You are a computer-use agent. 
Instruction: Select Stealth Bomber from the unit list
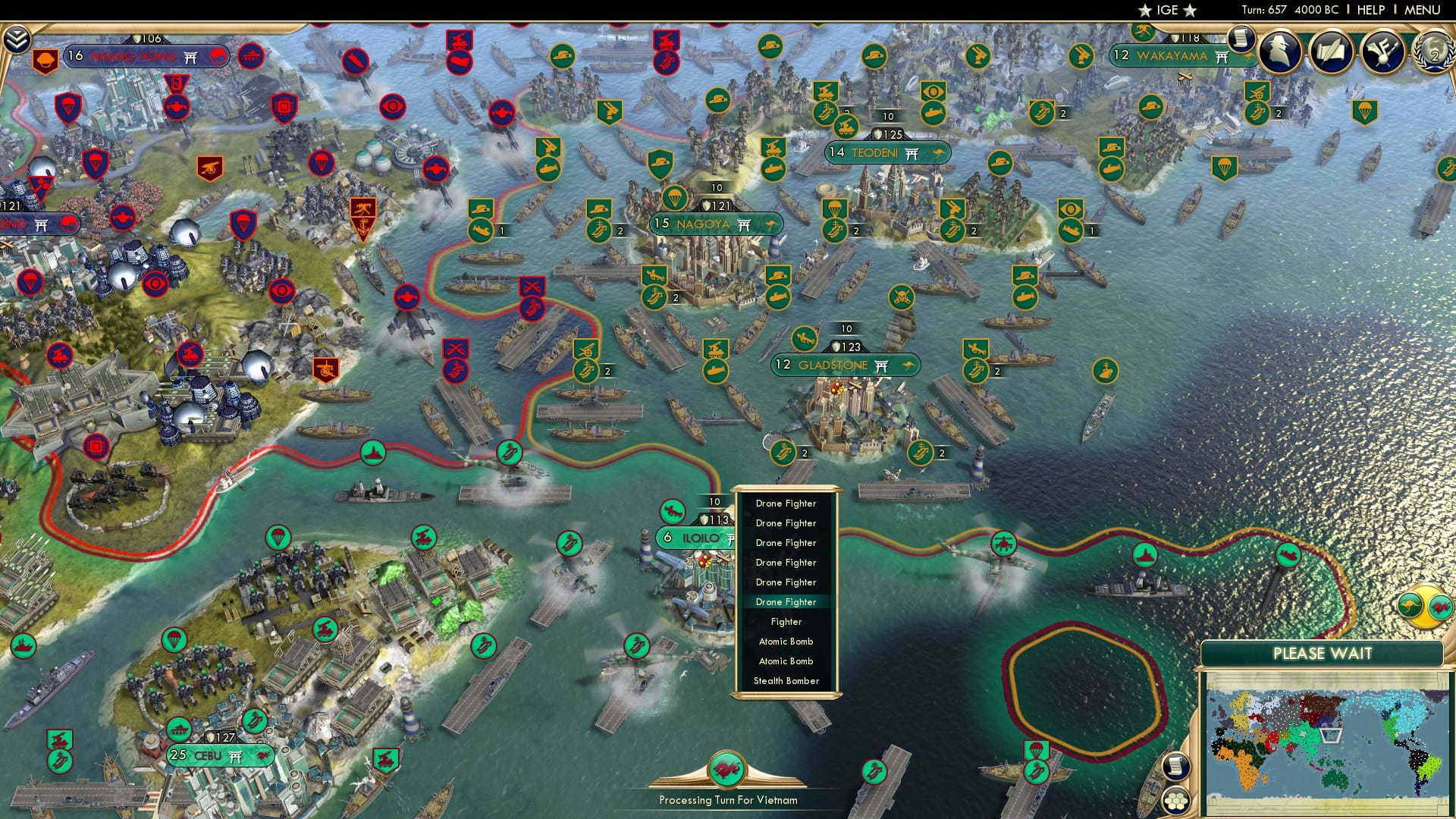coord(786,680)
